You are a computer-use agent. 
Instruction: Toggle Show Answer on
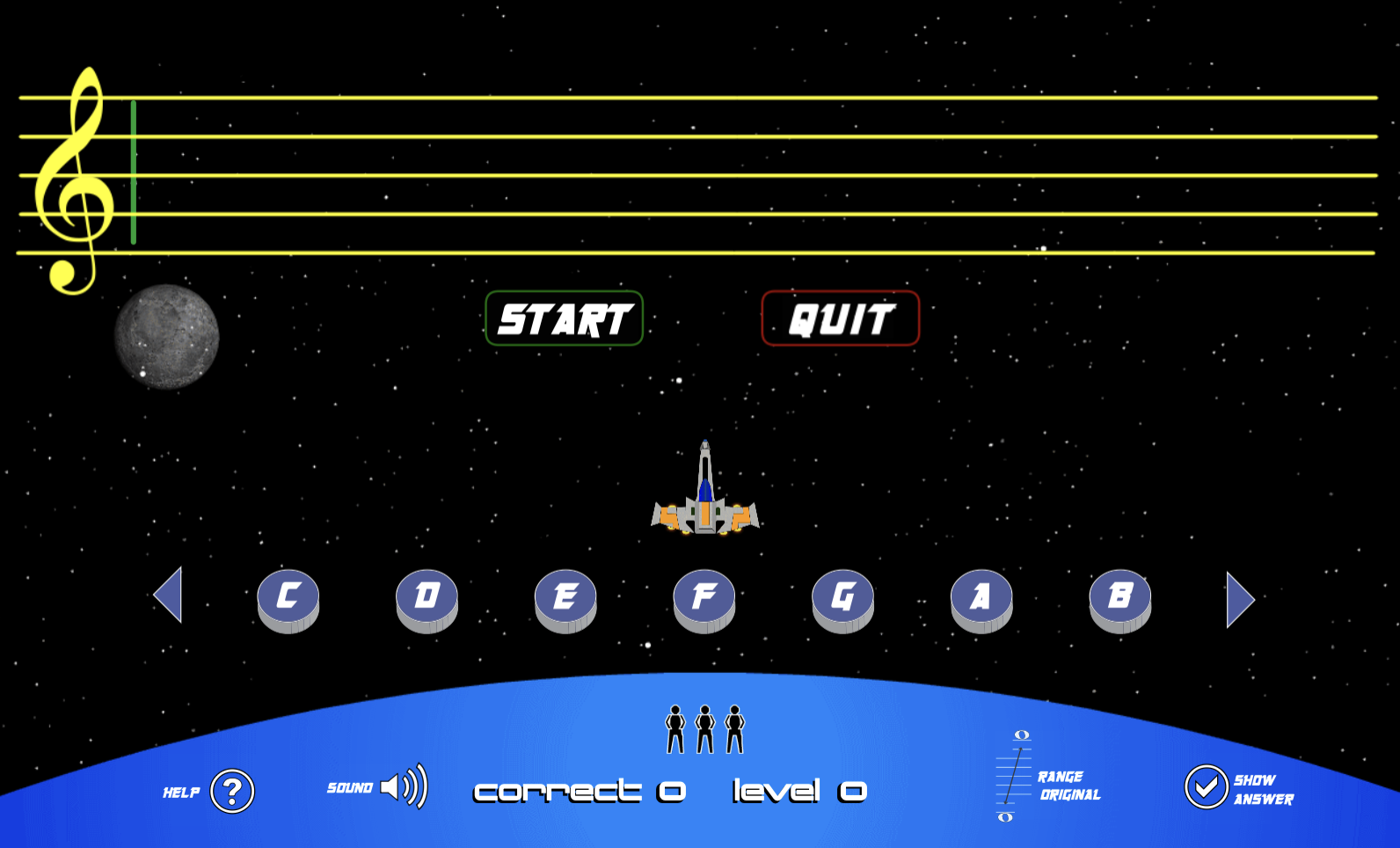1207,788
